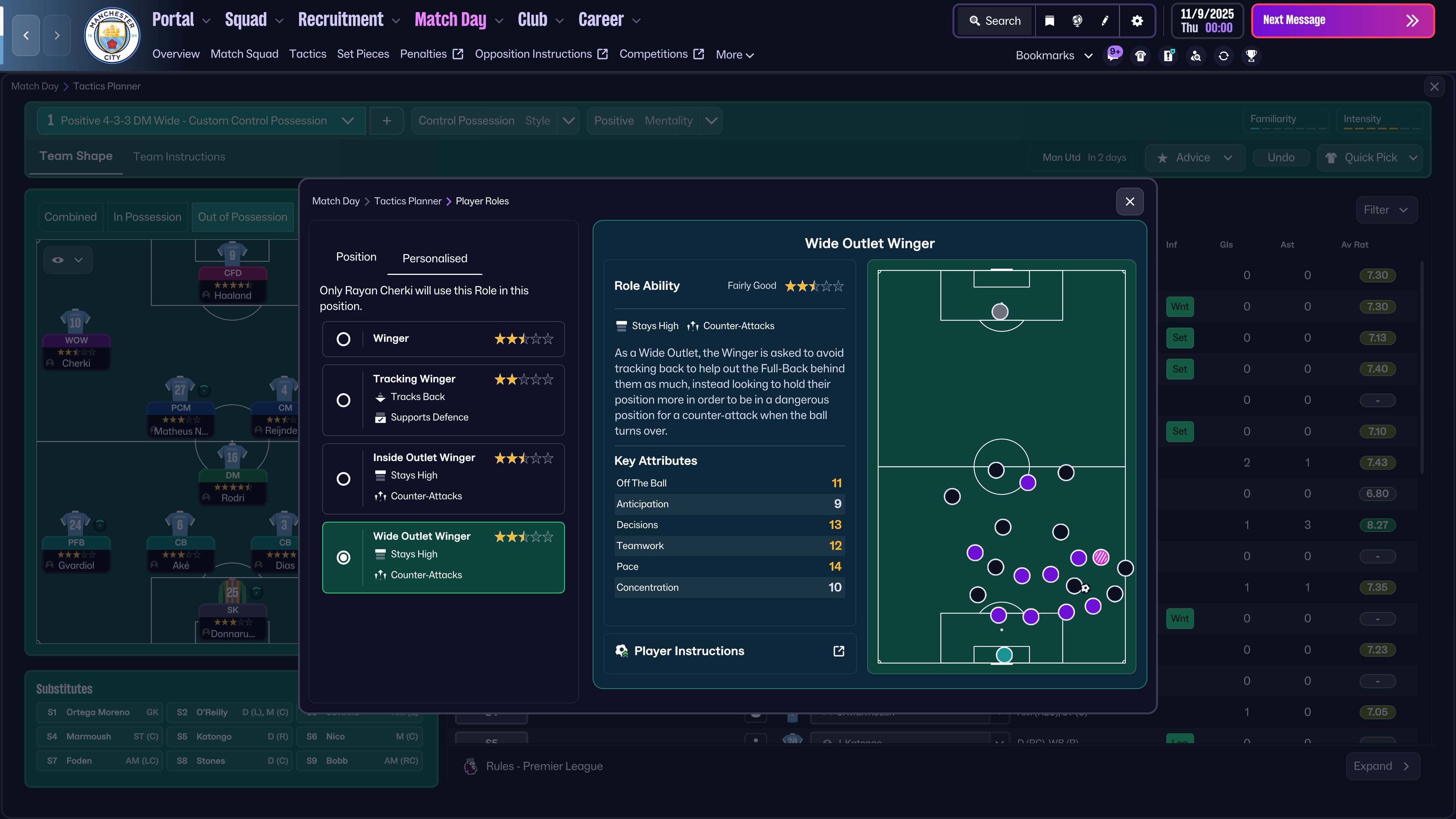Expand the Filter dropdown above the stats panel

(x=1387, y=210)
